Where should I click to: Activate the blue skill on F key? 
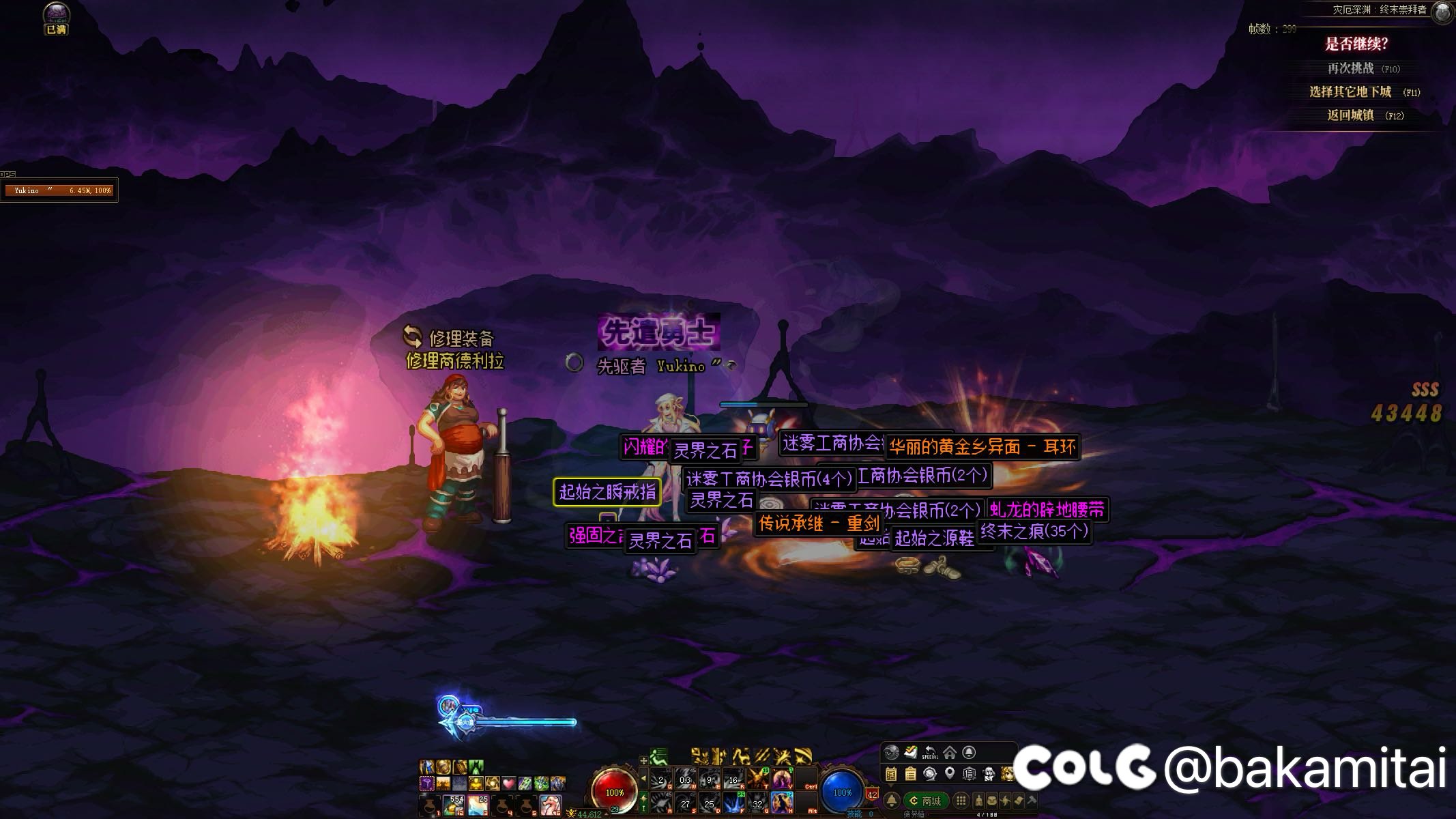click(x=733, y=803)
